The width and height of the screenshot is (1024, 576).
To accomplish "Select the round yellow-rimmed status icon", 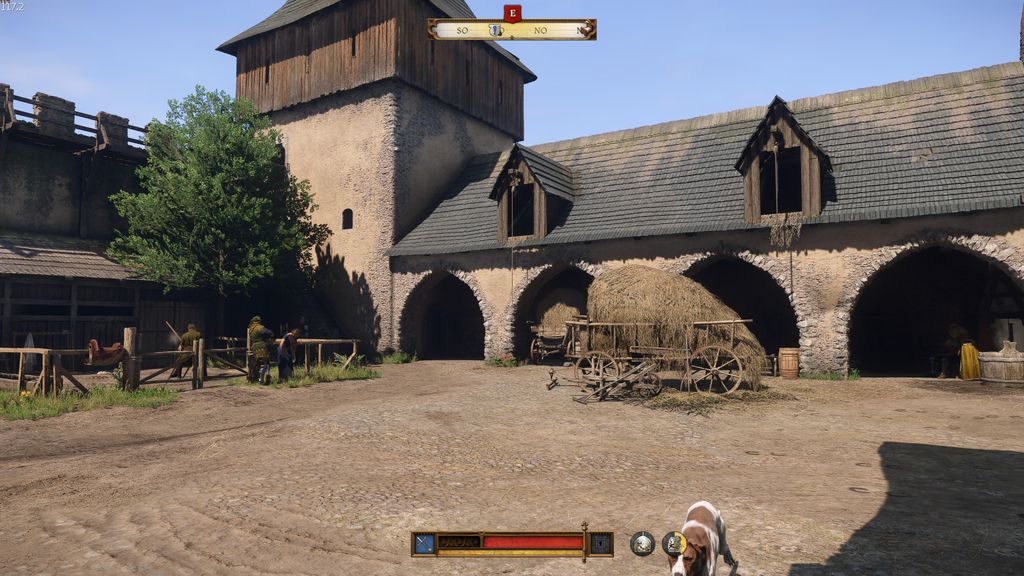I will pos(673,543).
